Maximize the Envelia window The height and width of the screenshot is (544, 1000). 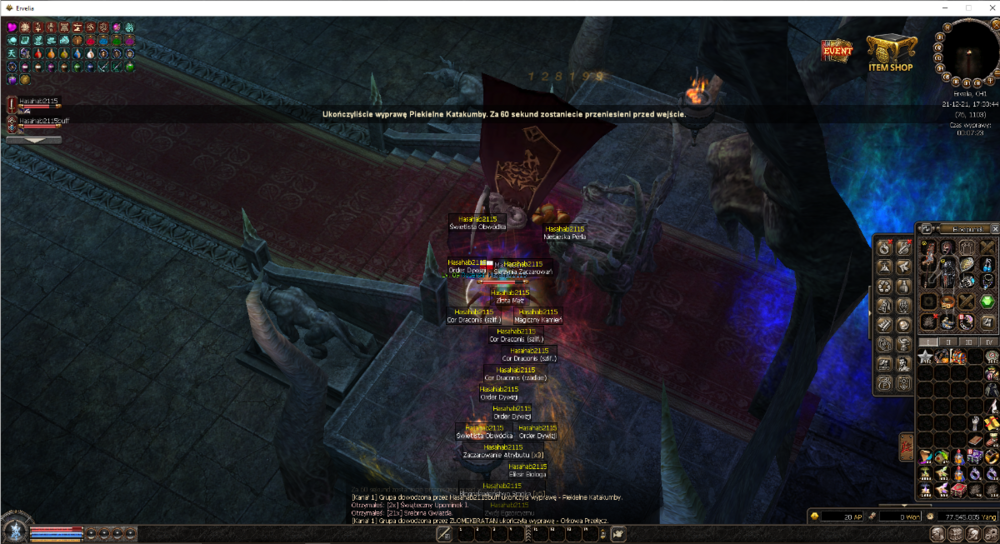[967, 7]
